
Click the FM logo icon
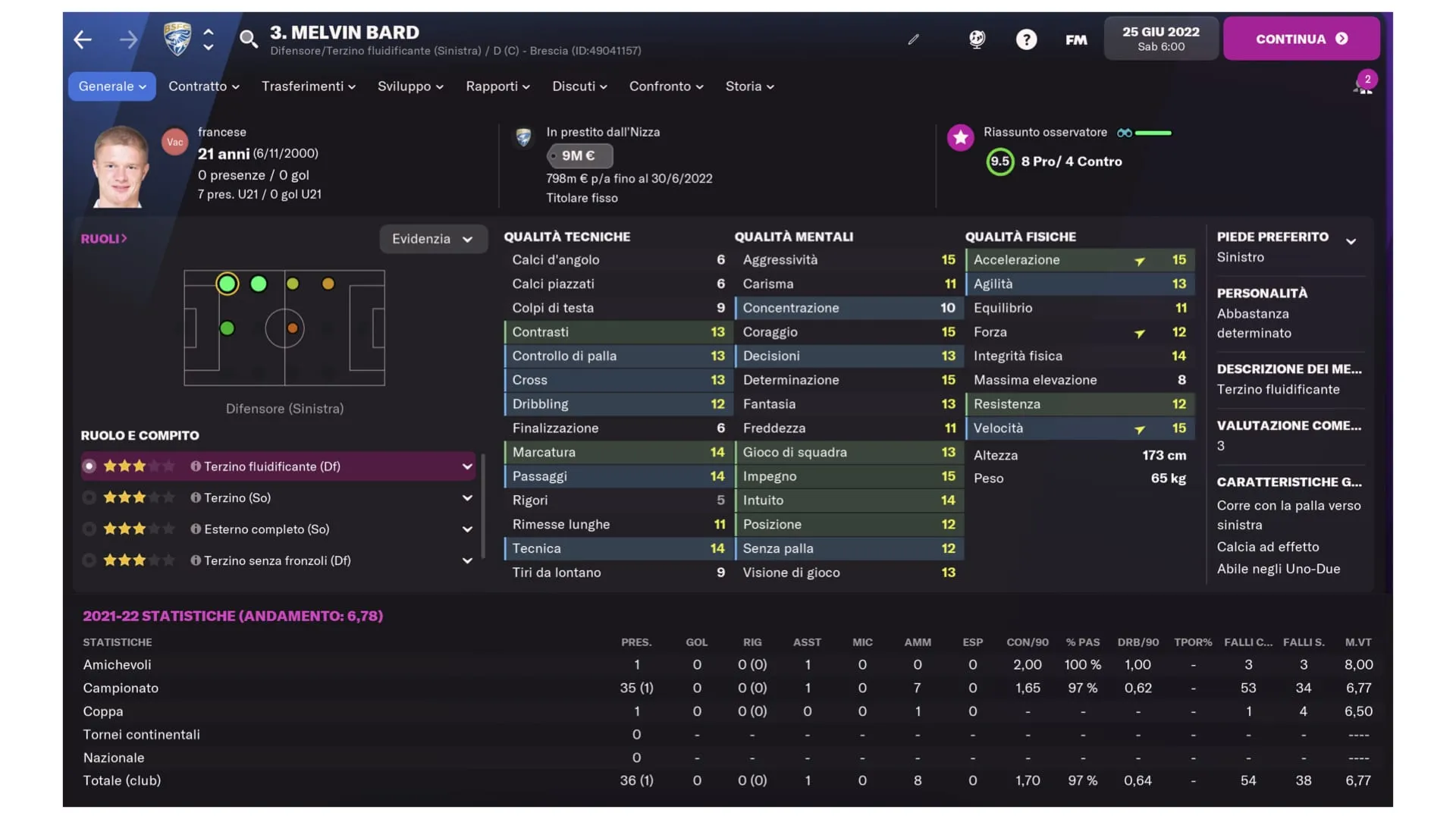click(x=1075, y=39)
